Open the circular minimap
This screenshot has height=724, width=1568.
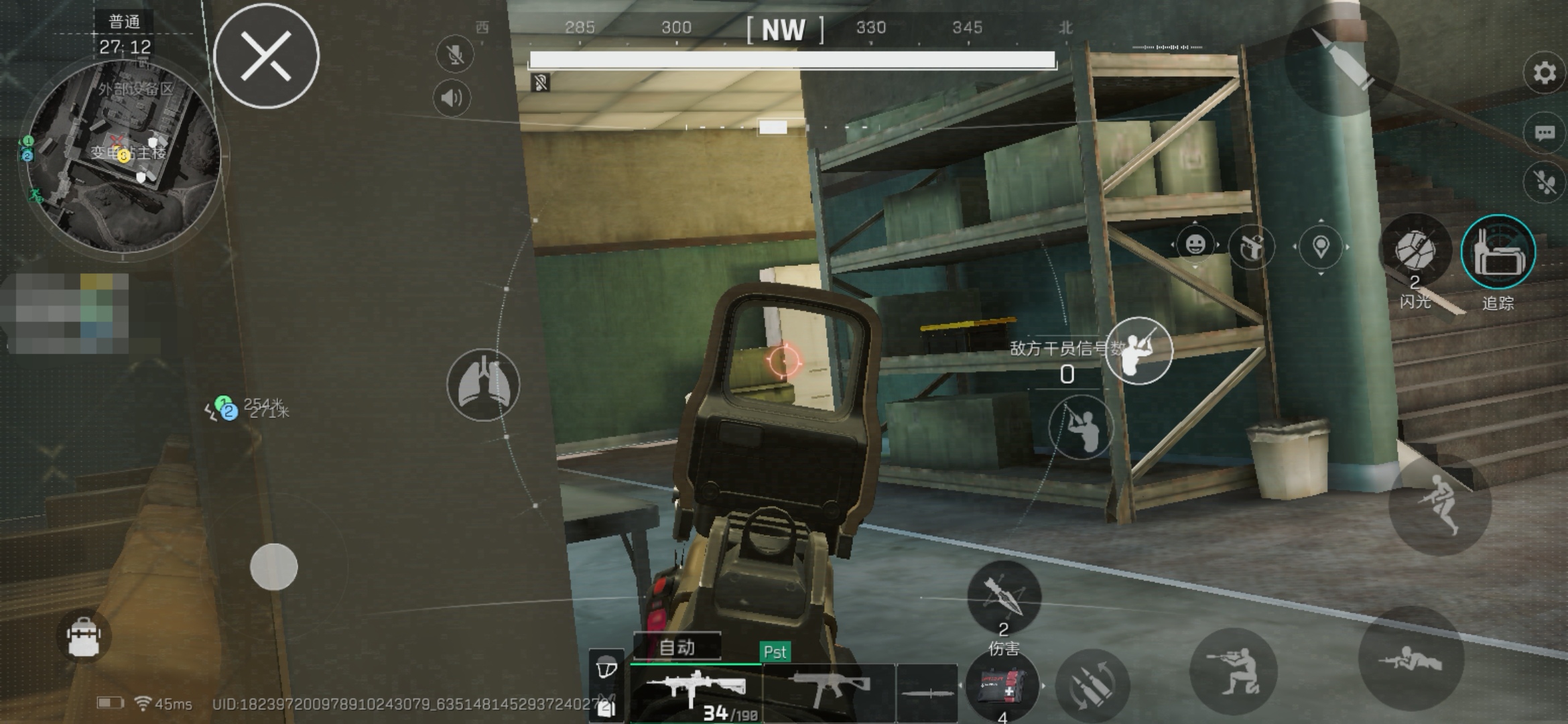[123, 157]
